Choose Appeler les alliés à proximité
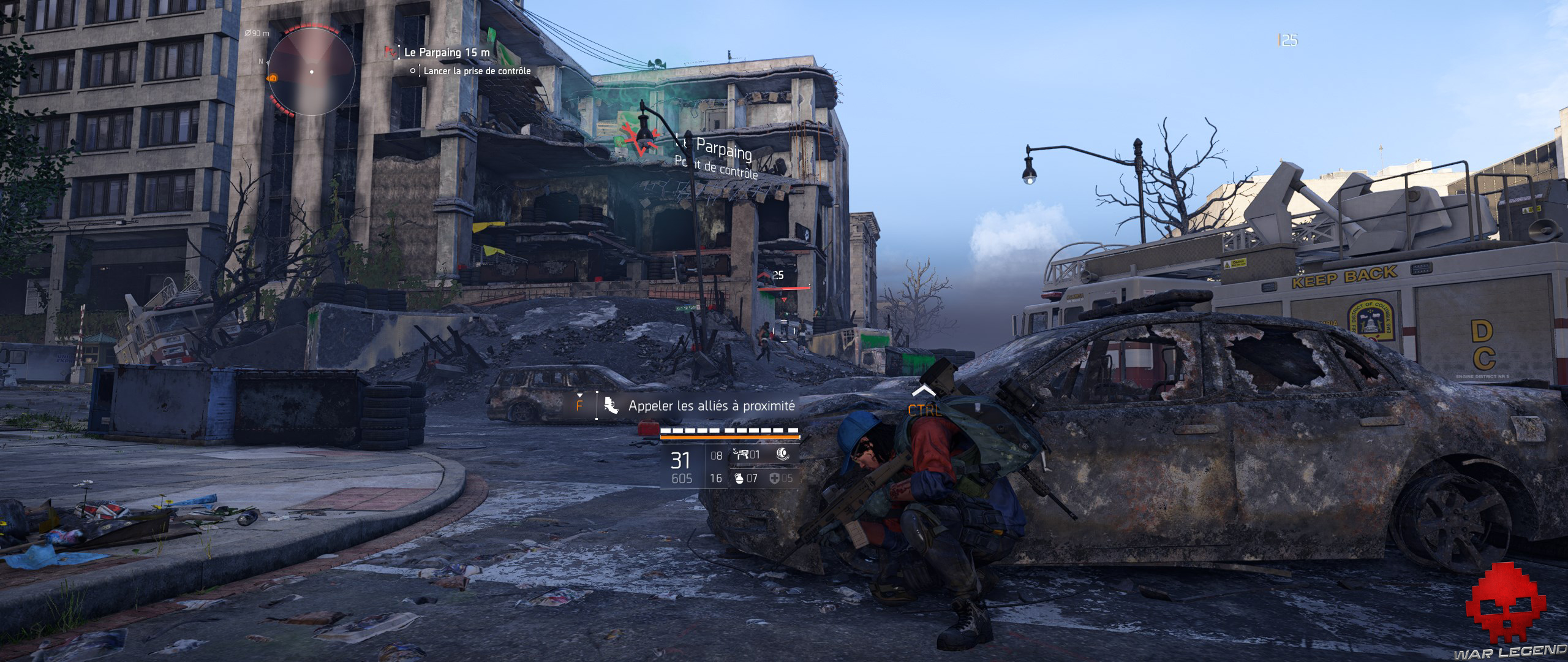 [x=710, y=406]
